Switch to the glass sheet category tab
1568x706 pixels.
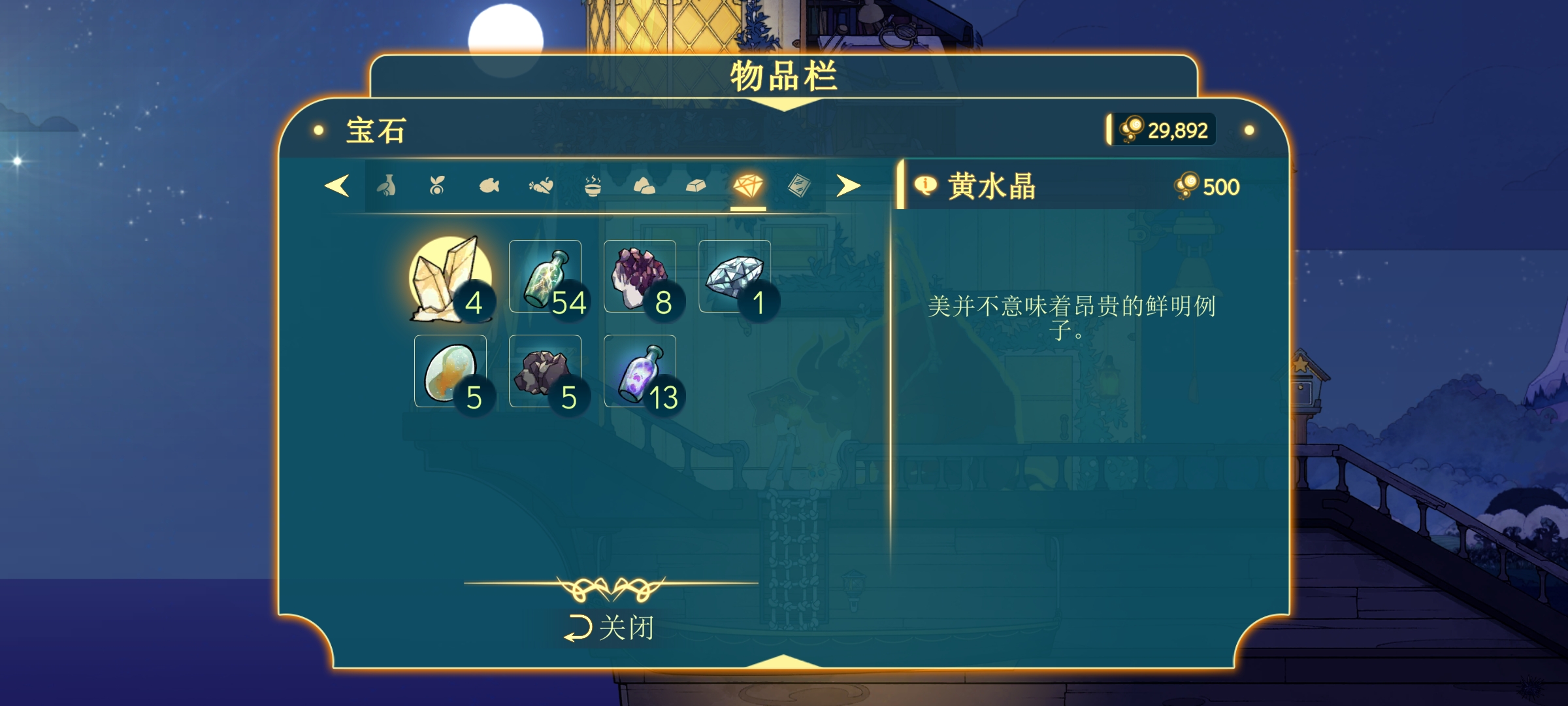(x=799, y=187)
